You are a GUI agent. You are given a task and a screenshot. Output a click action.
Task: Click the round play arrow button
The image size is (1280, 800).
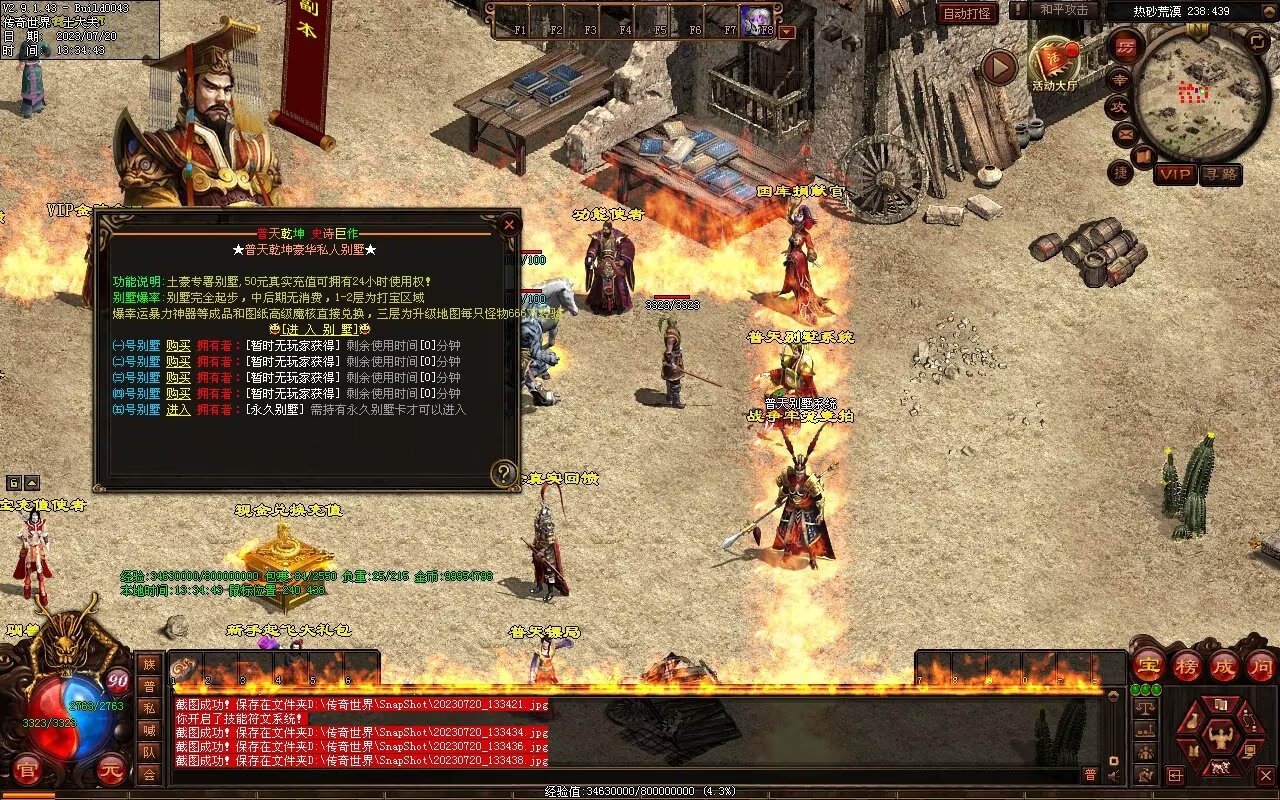pos(998,67)
